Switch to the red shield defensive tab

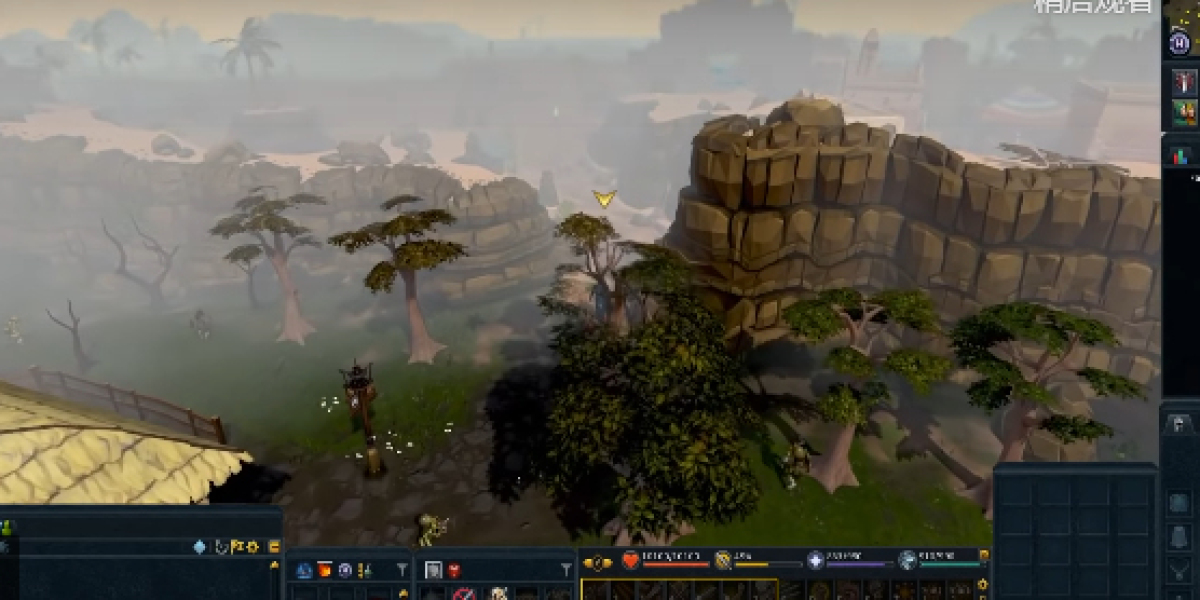click(x=454, y=570)
